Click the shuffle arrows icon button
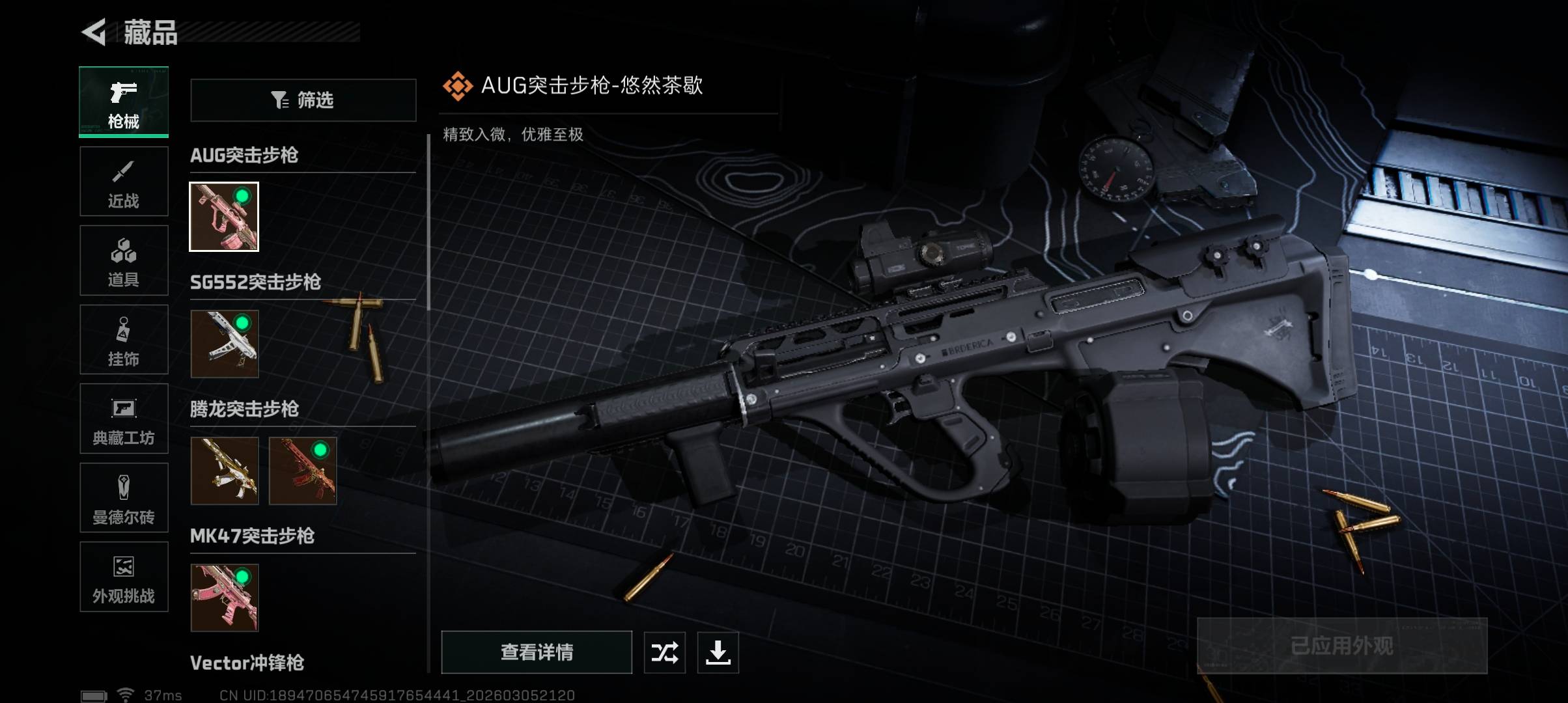Screen dimensions: 1568x703 [665, 652]
